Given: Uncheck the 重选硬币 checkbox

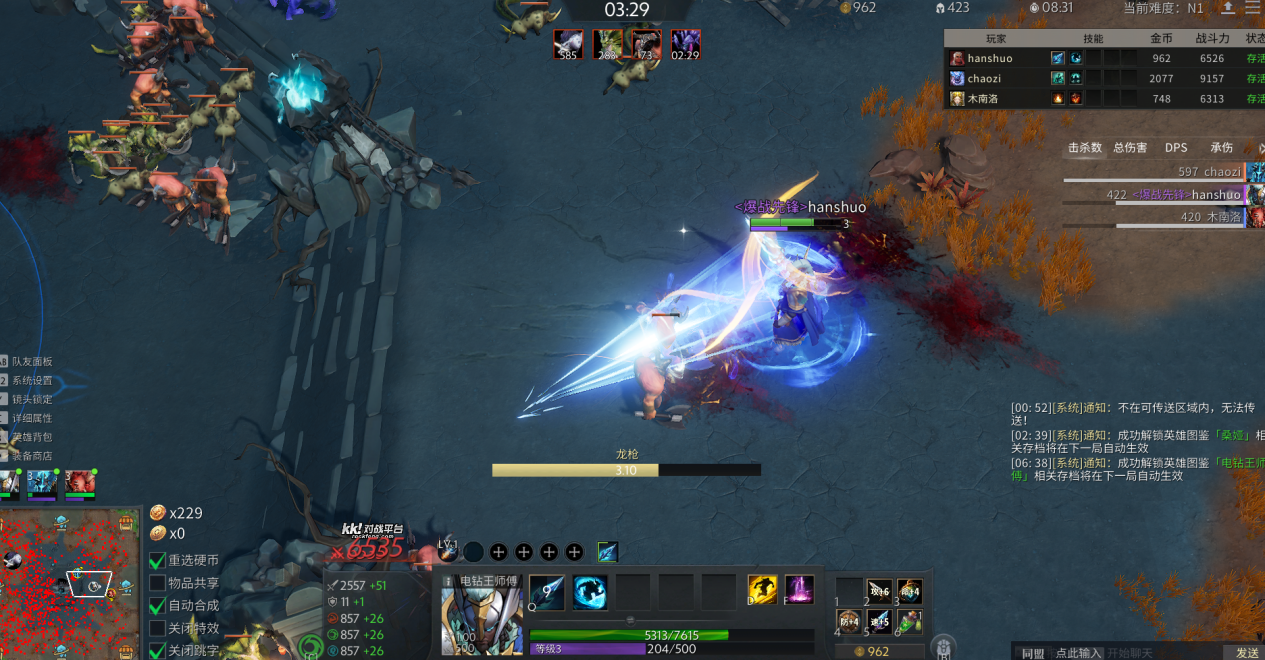Looking at the screenshot, I should tap(157, 561).
